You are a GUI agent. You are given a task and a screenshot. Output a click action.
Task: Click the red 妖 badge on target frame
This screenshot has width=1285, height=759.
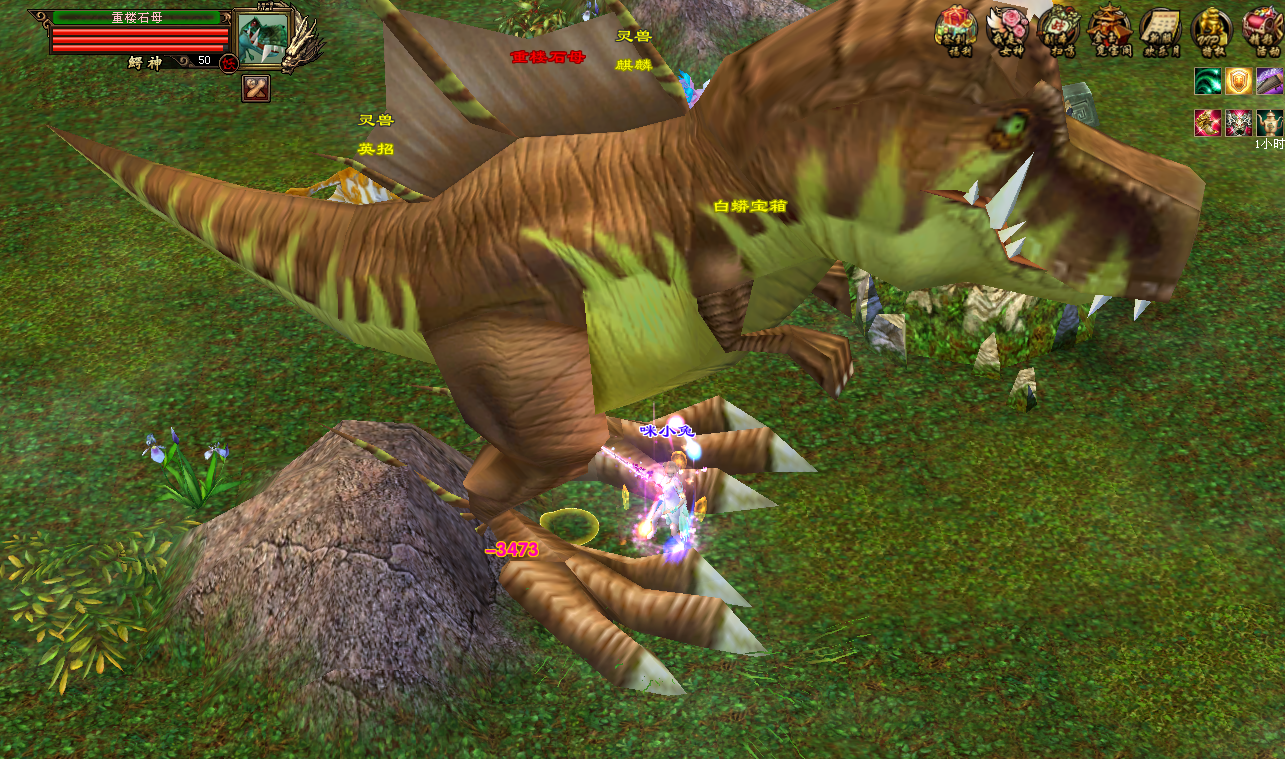pyautogui.click(x=229, y=63)
